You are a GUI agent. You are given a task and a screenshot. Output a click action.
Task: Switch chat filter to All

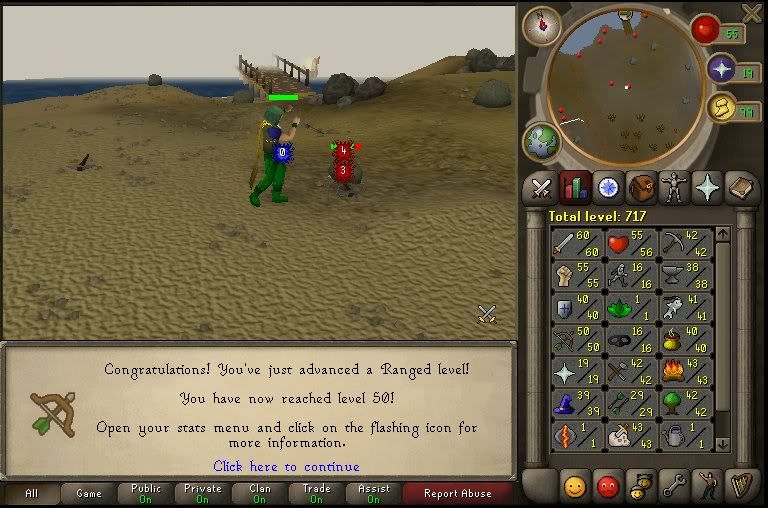30,493
